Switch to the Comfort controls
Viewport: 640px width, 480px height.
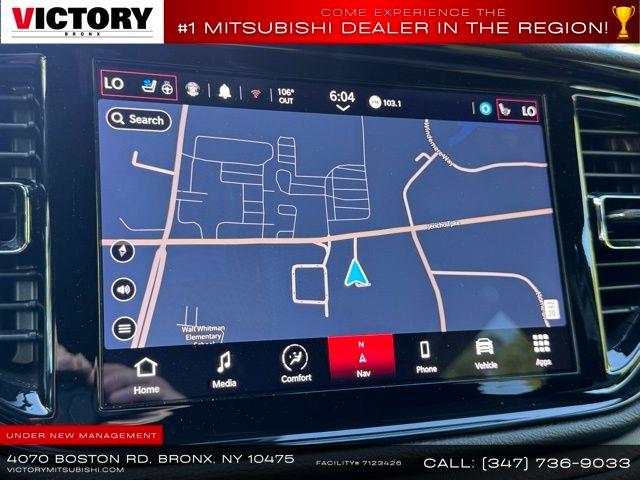[296, 364]
